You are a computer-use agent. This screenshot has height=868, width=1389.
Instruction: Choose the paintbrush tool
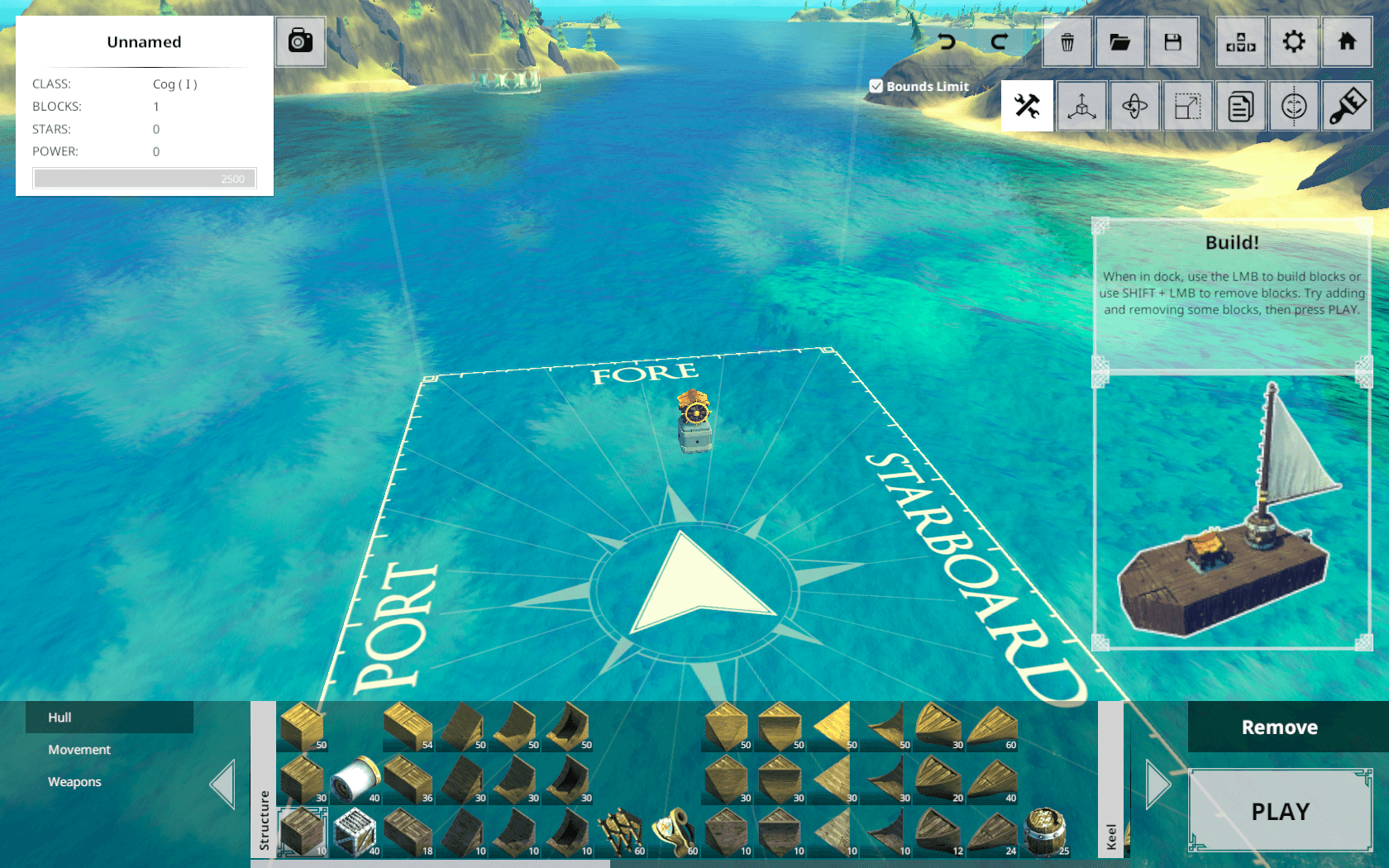tap(1347, 106)
